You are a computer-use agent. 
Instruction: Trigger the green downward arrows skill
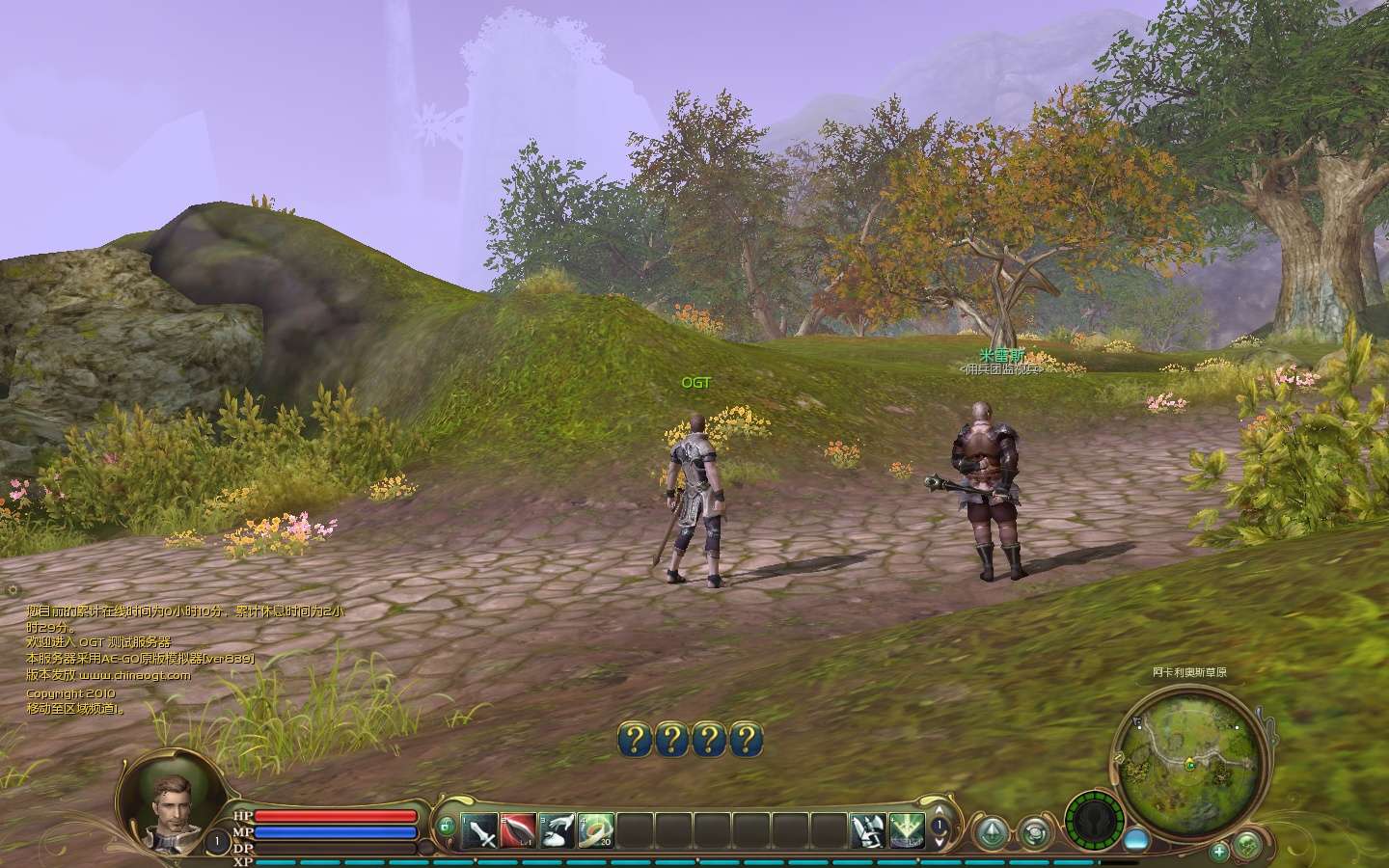pos(907,829)
